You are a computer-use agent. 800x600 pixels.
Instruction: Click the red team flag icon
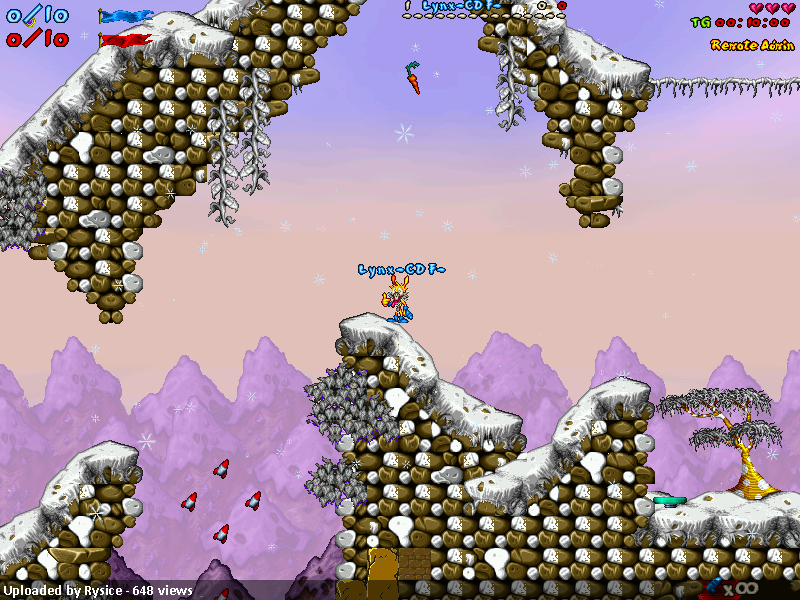click(125, 41)
